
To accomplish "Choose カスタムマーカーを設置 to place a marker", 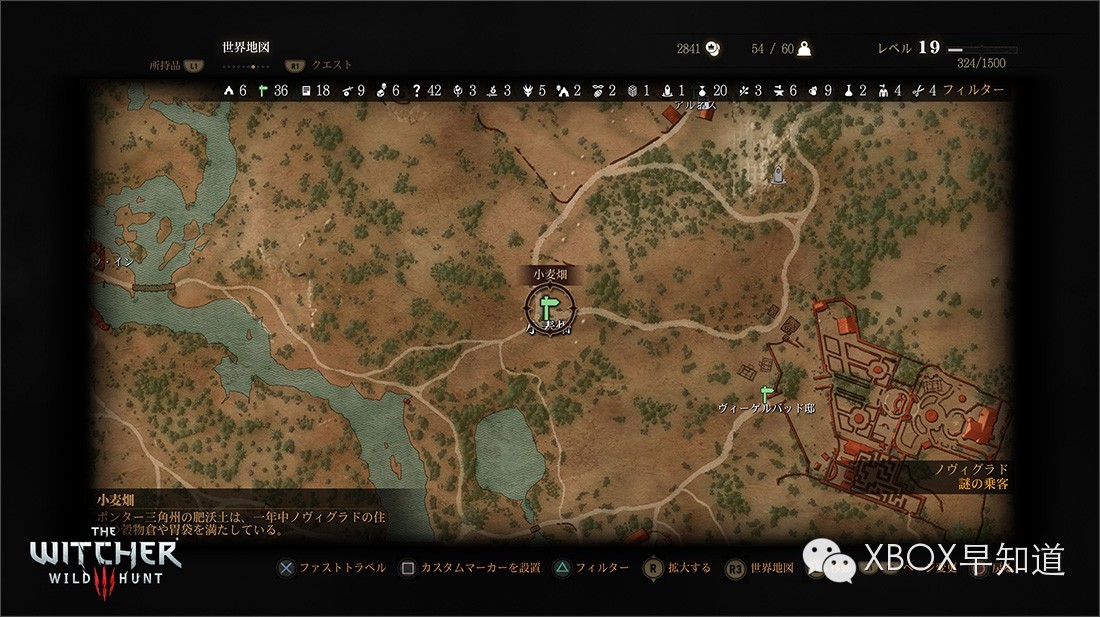I will pyautogui.click(x=470, y=568).
